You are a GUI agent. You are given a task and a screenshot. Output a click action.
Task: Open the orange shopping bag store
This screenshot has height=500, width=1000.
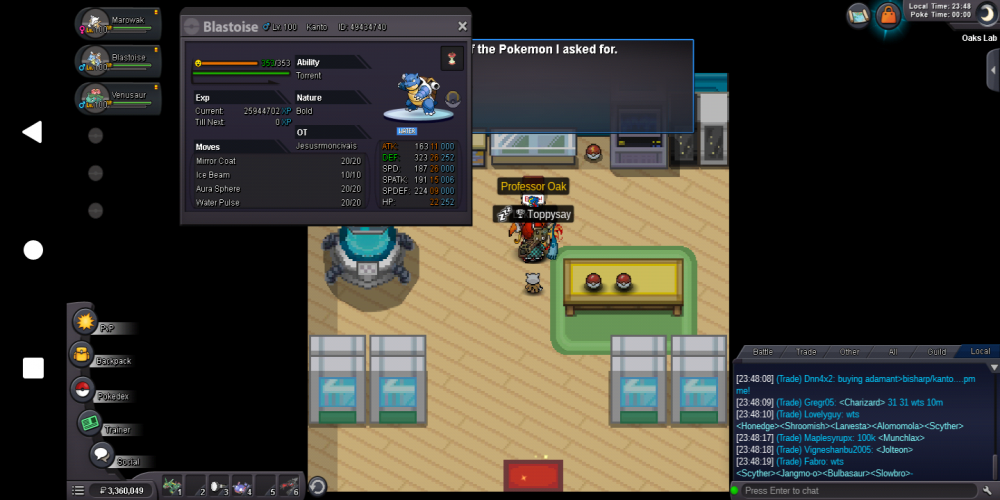pyautogui.click(x=887, y=15)
